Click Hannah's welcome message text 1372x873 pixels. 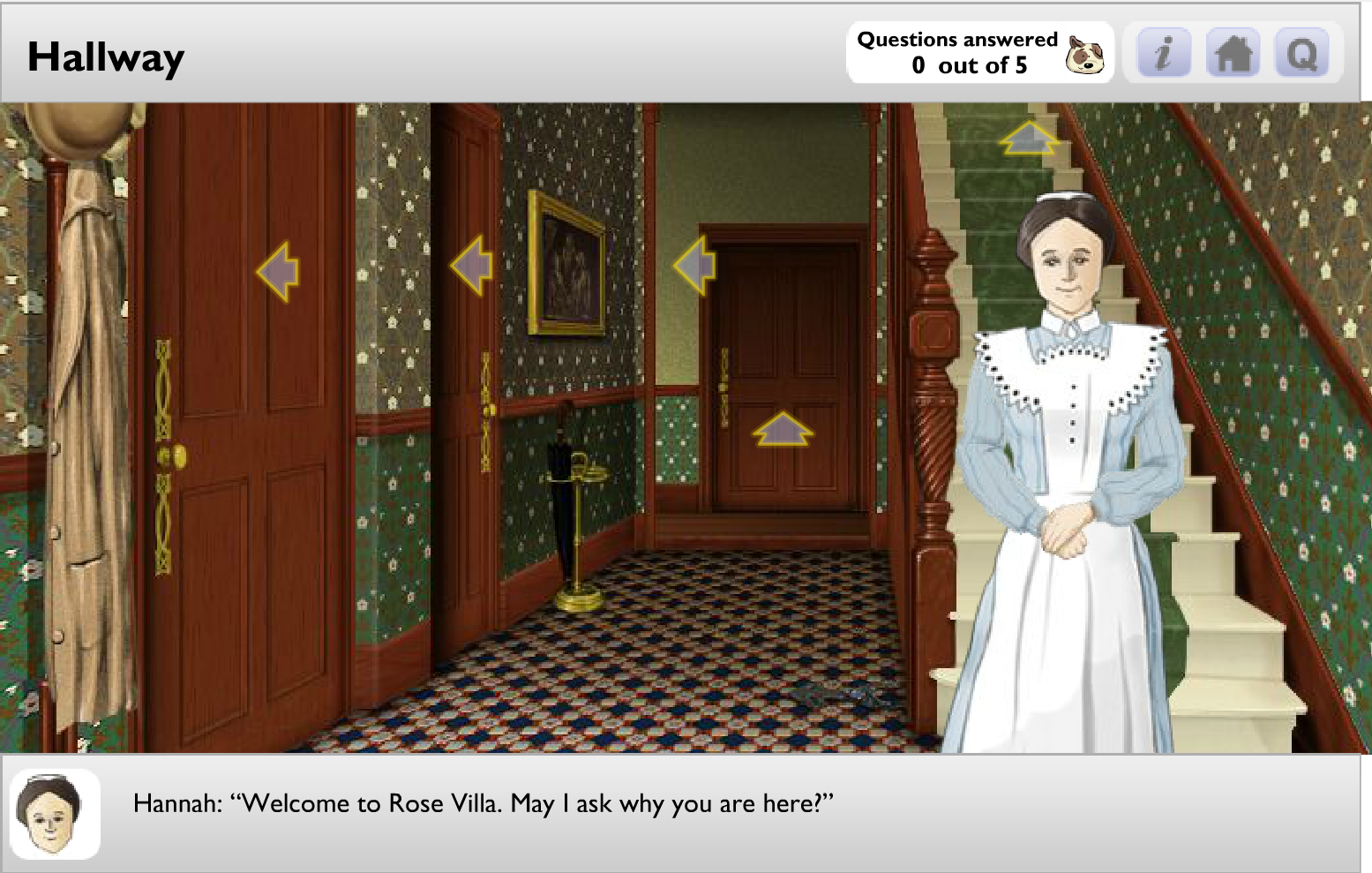[484, 804]
